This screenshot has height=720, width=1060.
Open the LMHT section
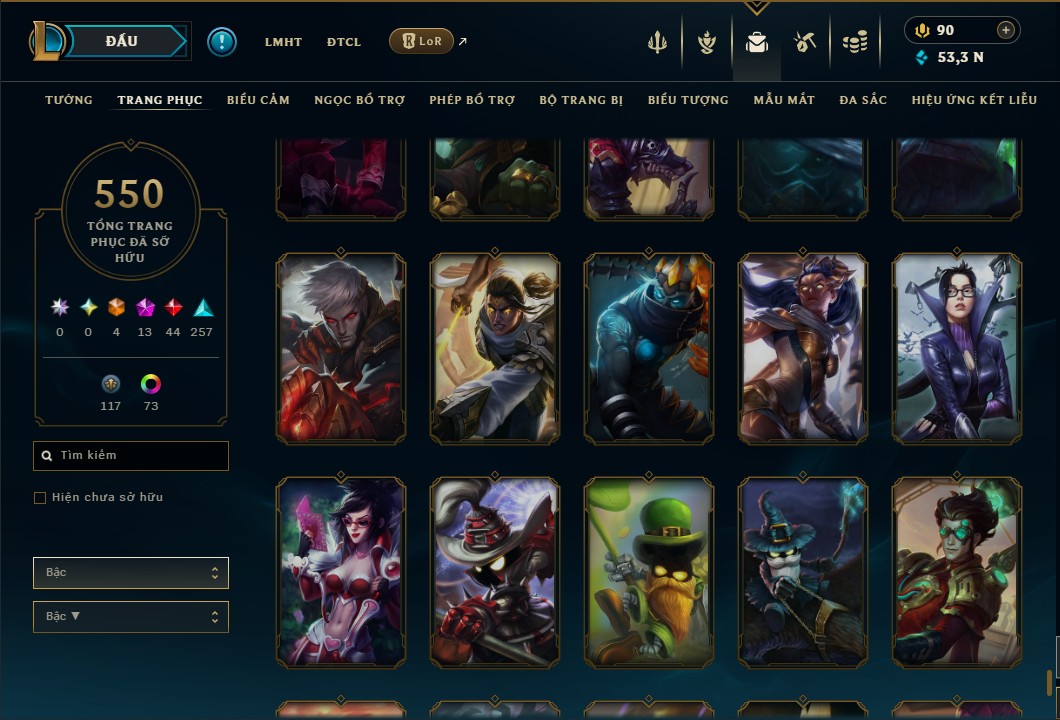tap(283, 42)
